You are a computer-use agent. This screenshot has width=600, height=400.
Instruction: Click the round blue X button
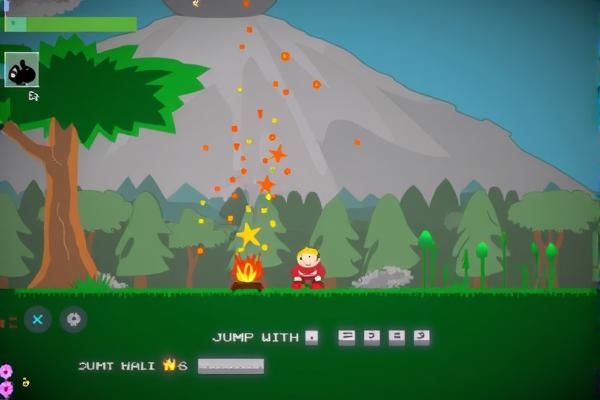click(x=38, y=319)
